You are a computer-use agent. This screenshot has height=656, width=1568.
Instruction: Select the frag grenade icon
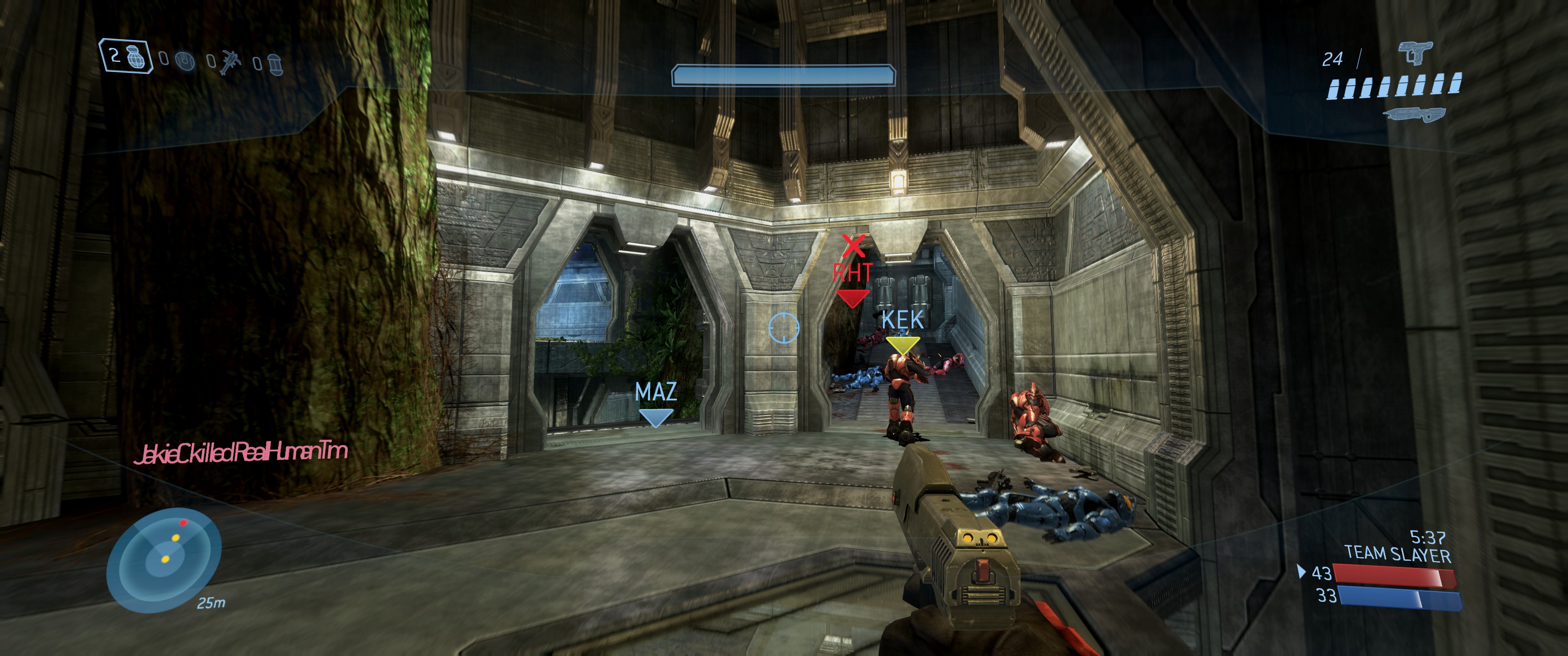(x=138, y=58)
